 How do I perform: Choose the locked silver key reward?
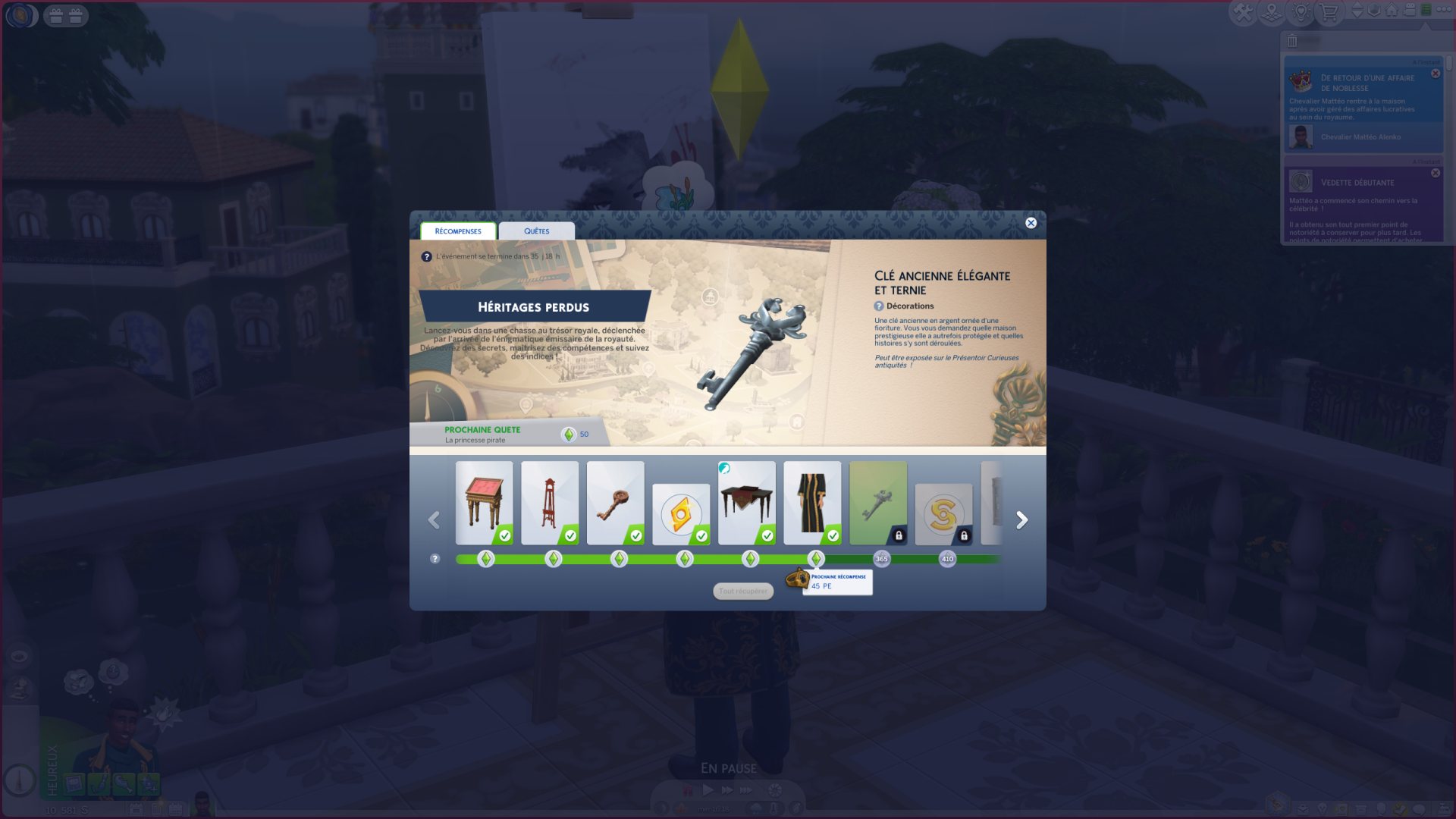878,503
